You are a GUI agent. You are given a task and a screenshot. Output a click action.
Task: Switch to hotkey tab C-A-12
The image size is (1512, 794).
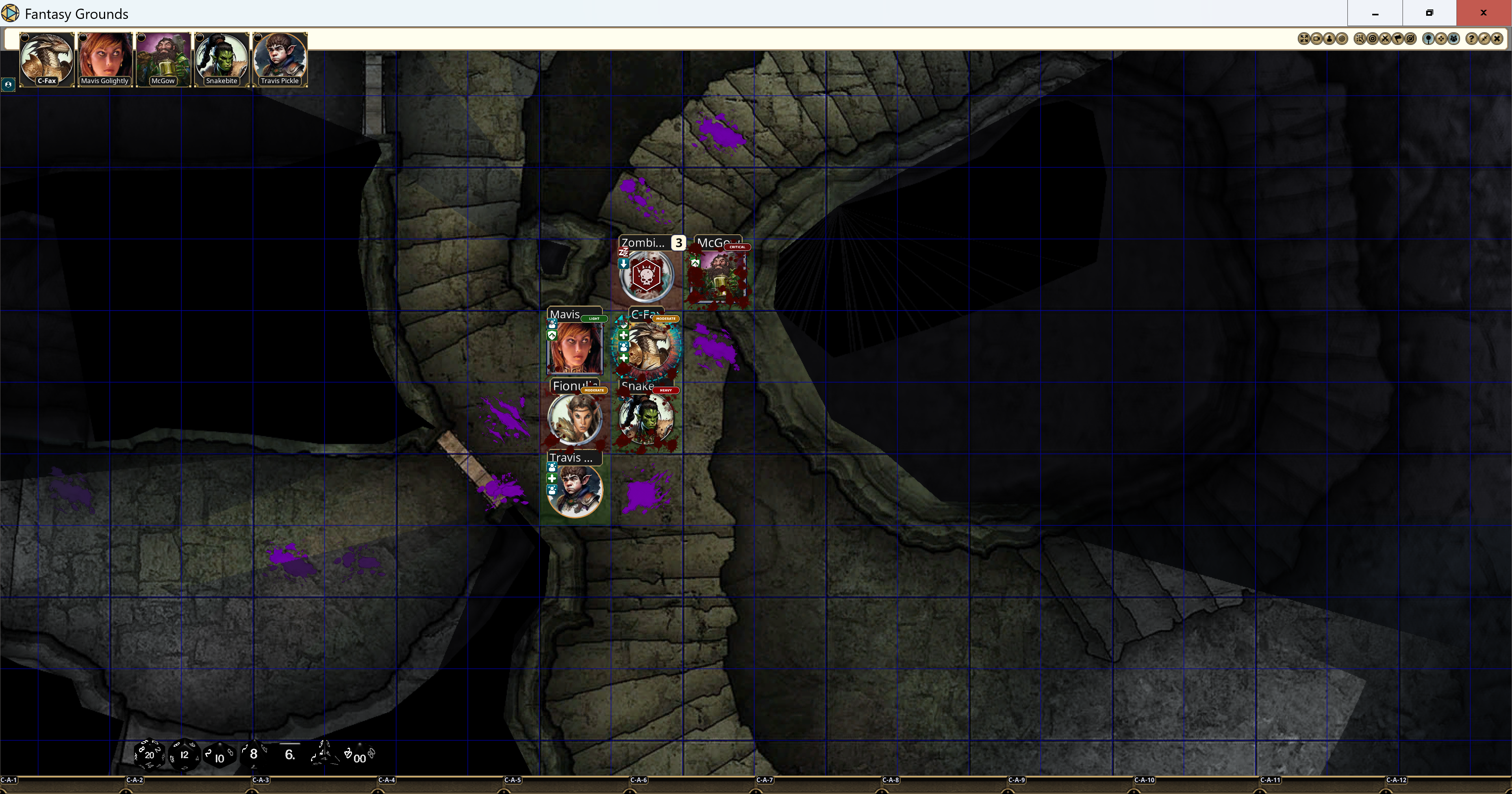(1397, 781)
